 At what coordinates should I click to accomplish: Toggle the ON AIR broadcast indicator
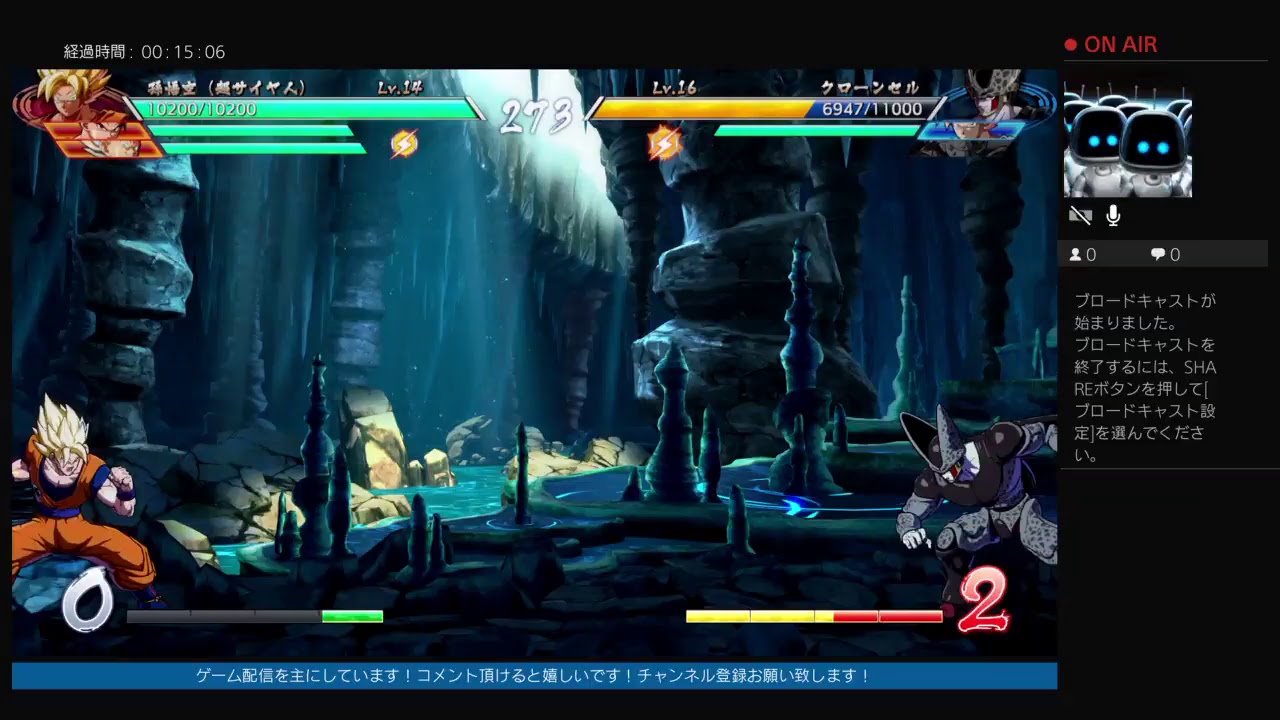(x=1113, y=44)
